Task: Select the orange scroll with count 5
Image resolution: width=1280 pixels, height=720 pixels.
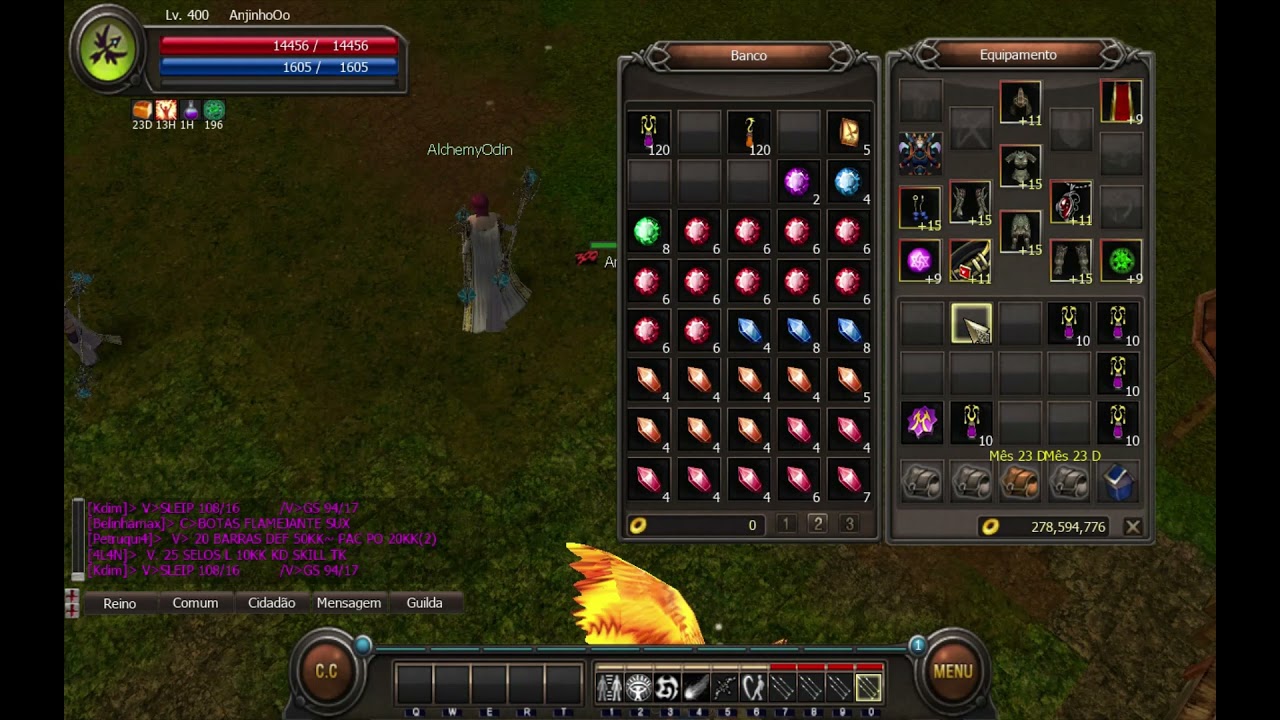Action: 848,132
